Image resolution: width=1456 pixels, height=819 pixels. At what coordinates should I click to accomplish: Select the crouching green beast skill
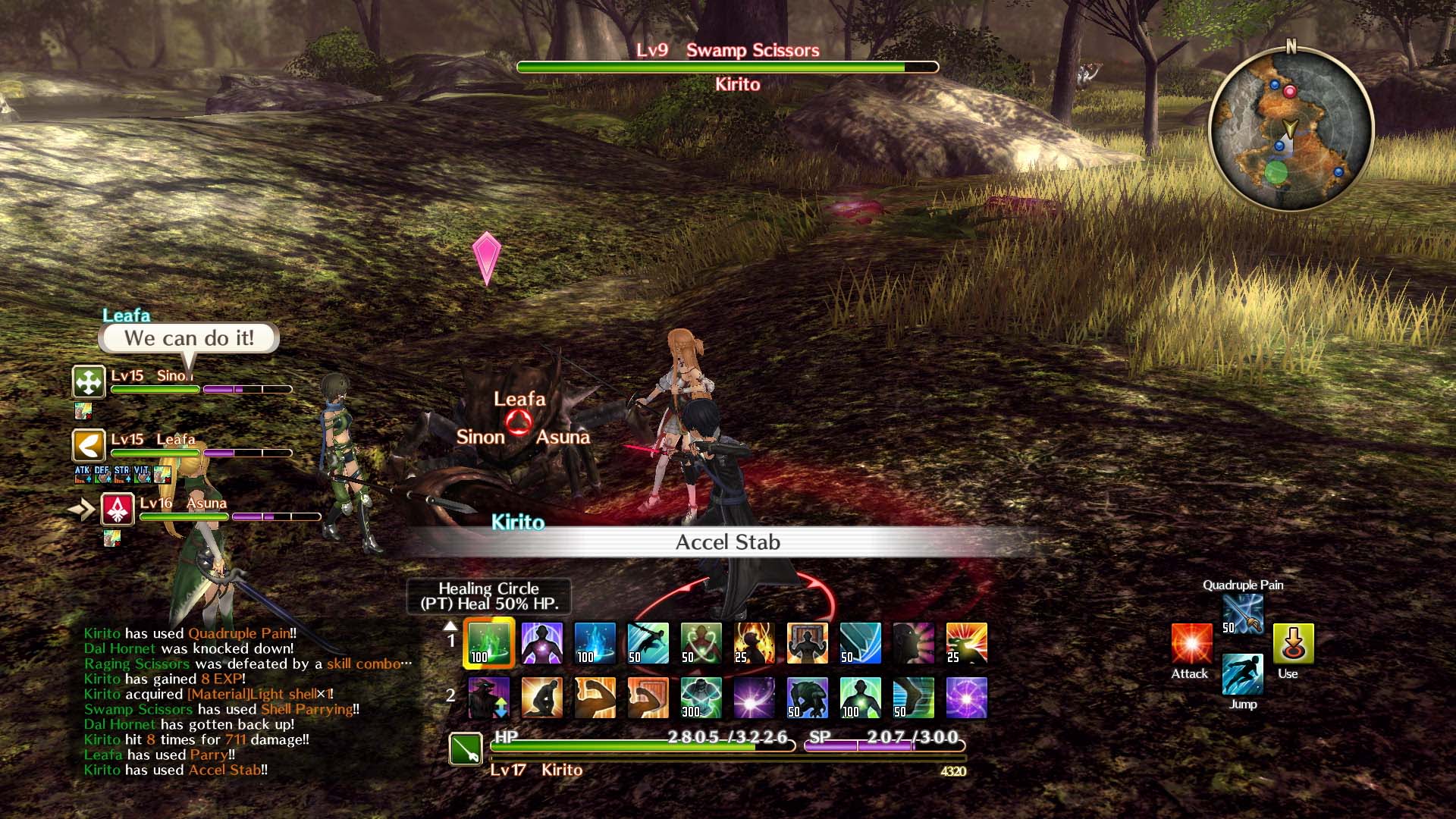[807, 698]
